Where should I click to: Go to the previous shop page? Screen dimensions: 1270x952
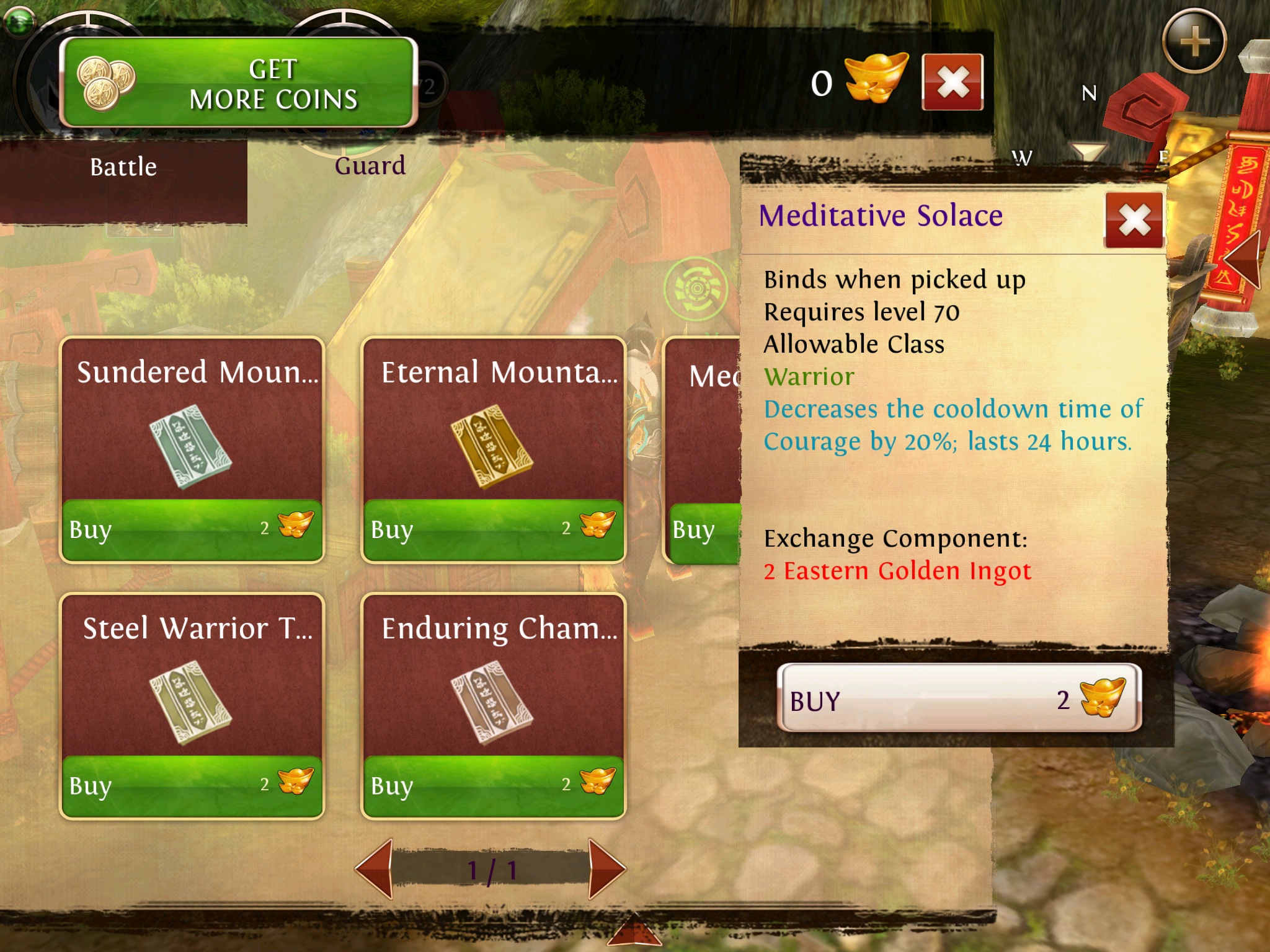(376, 869)
